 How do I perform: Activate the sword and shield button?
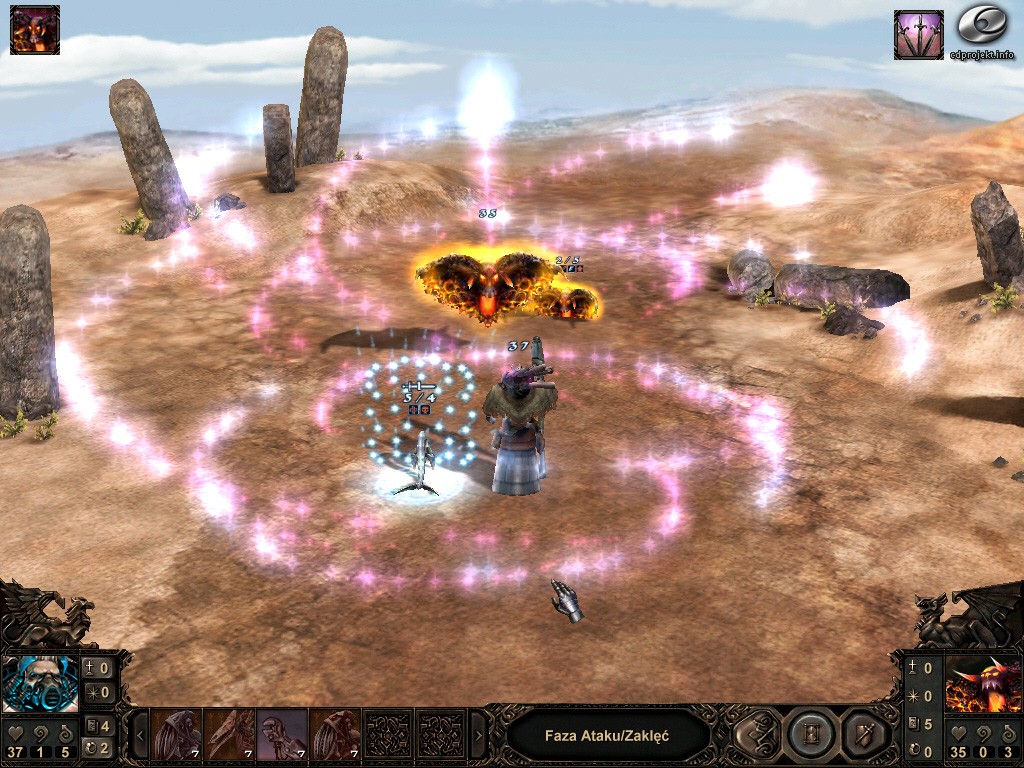[862, 736]
